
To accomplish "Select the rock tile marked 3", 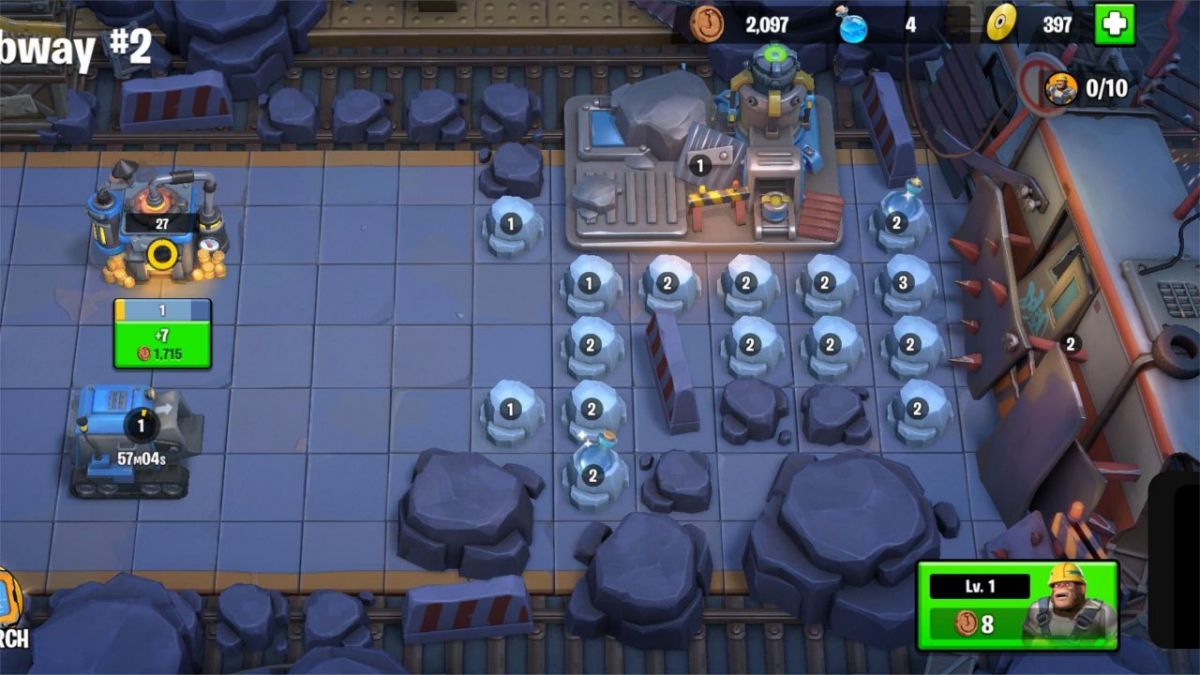I will tap(904, 284).
